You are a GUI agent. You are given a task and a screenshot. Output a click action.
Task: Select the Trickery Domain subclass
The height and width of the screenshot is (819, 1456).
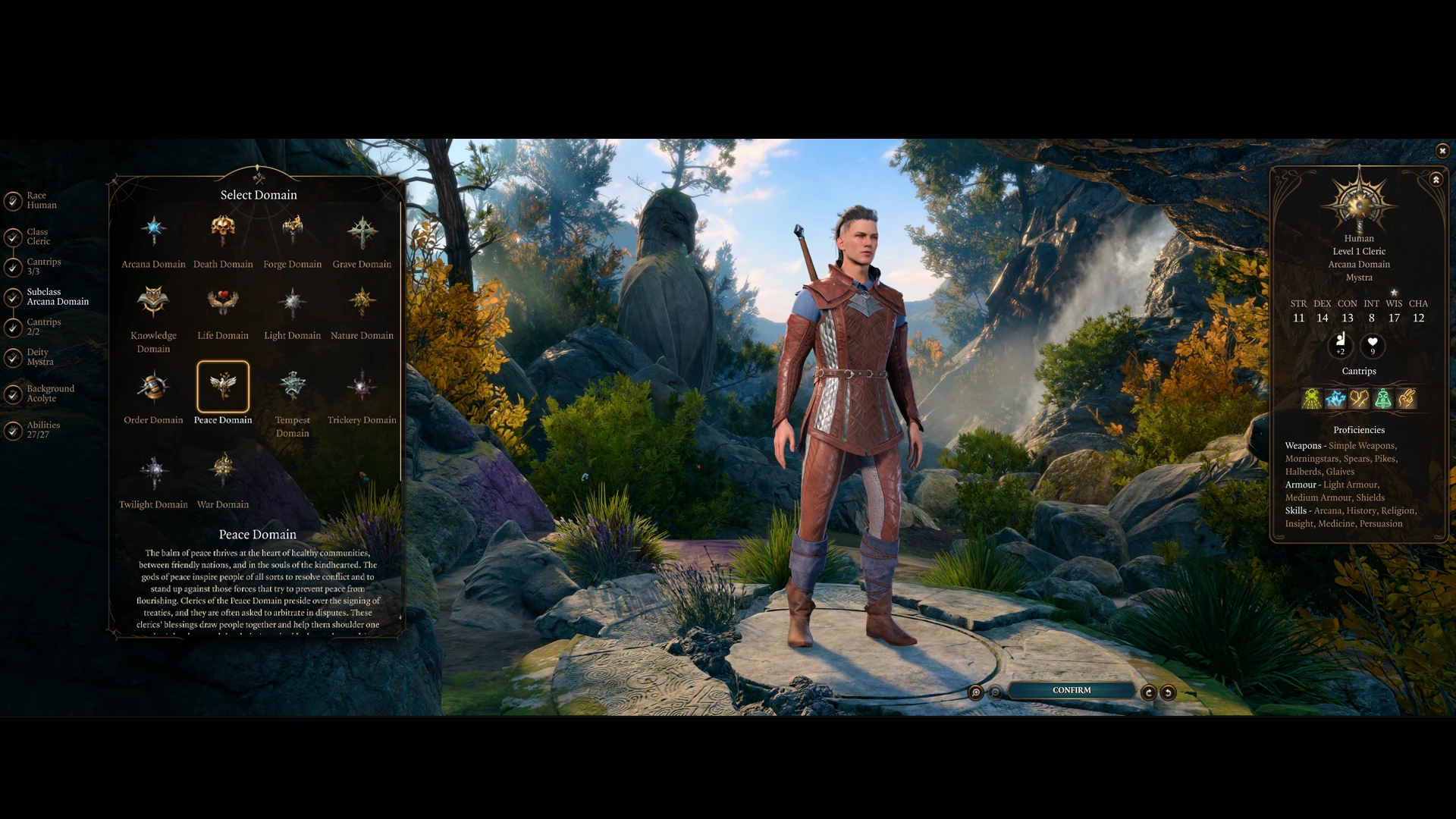tap(362, 386)
